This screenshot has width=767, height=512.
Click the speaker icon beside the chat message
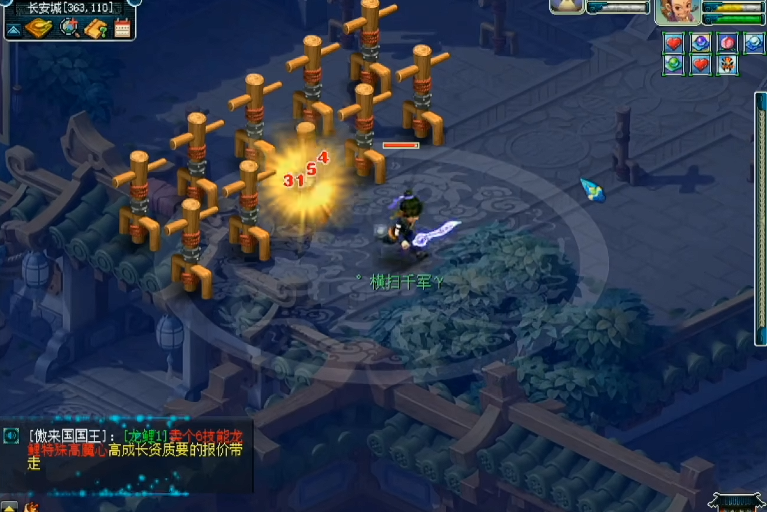[11, 435]
